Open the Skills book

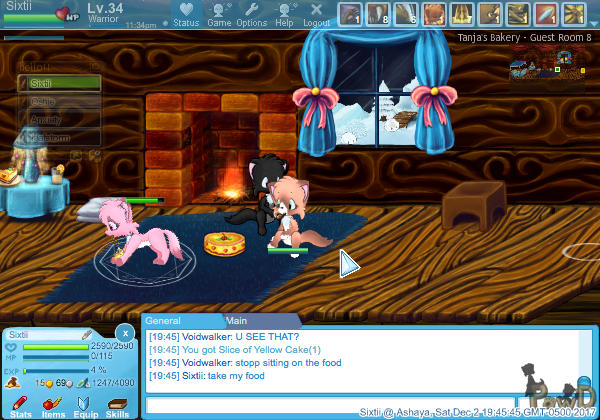pyautogui.click(x=117, y=404)
